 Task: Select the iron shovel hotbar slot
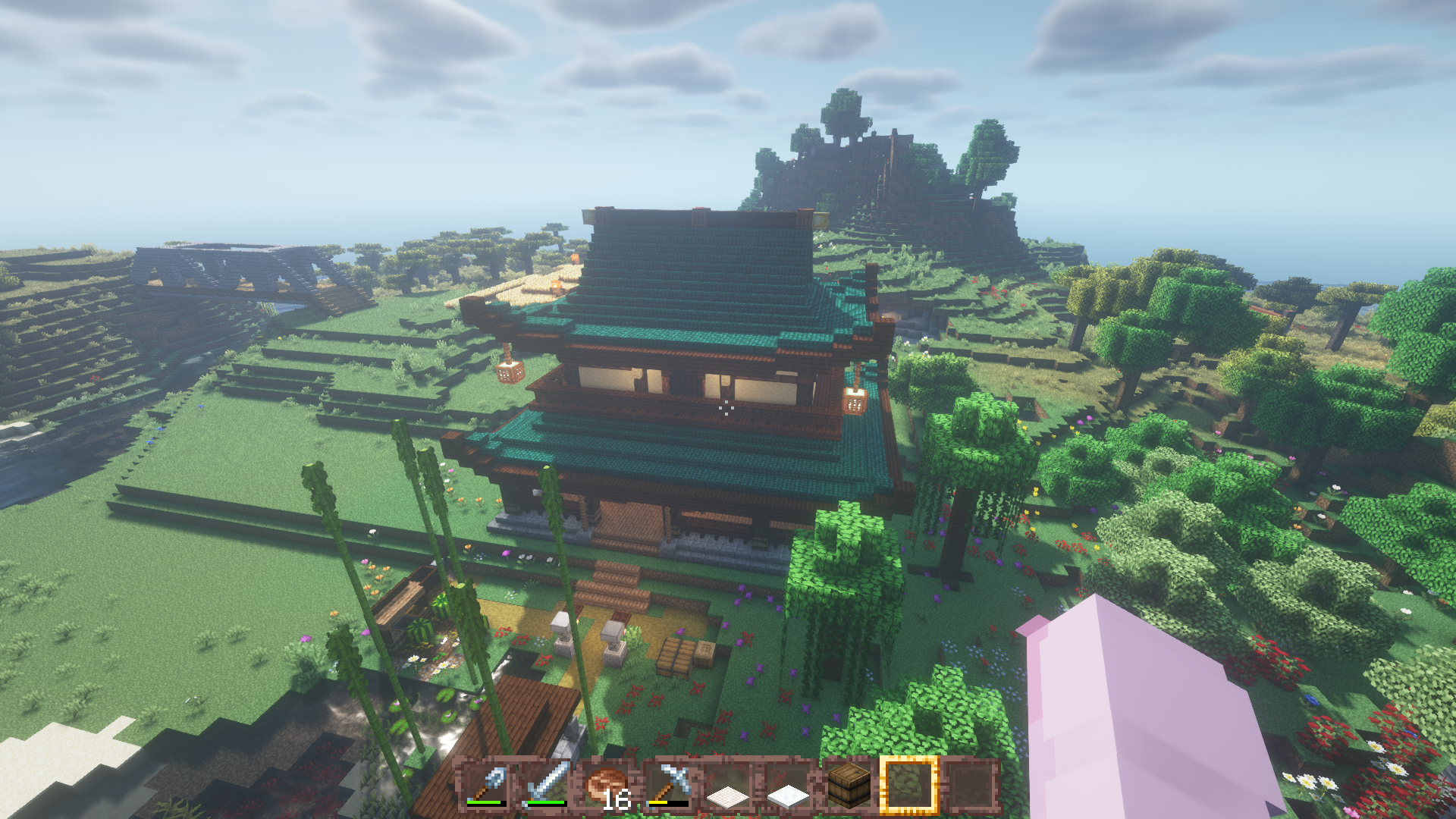coord(487,784)
